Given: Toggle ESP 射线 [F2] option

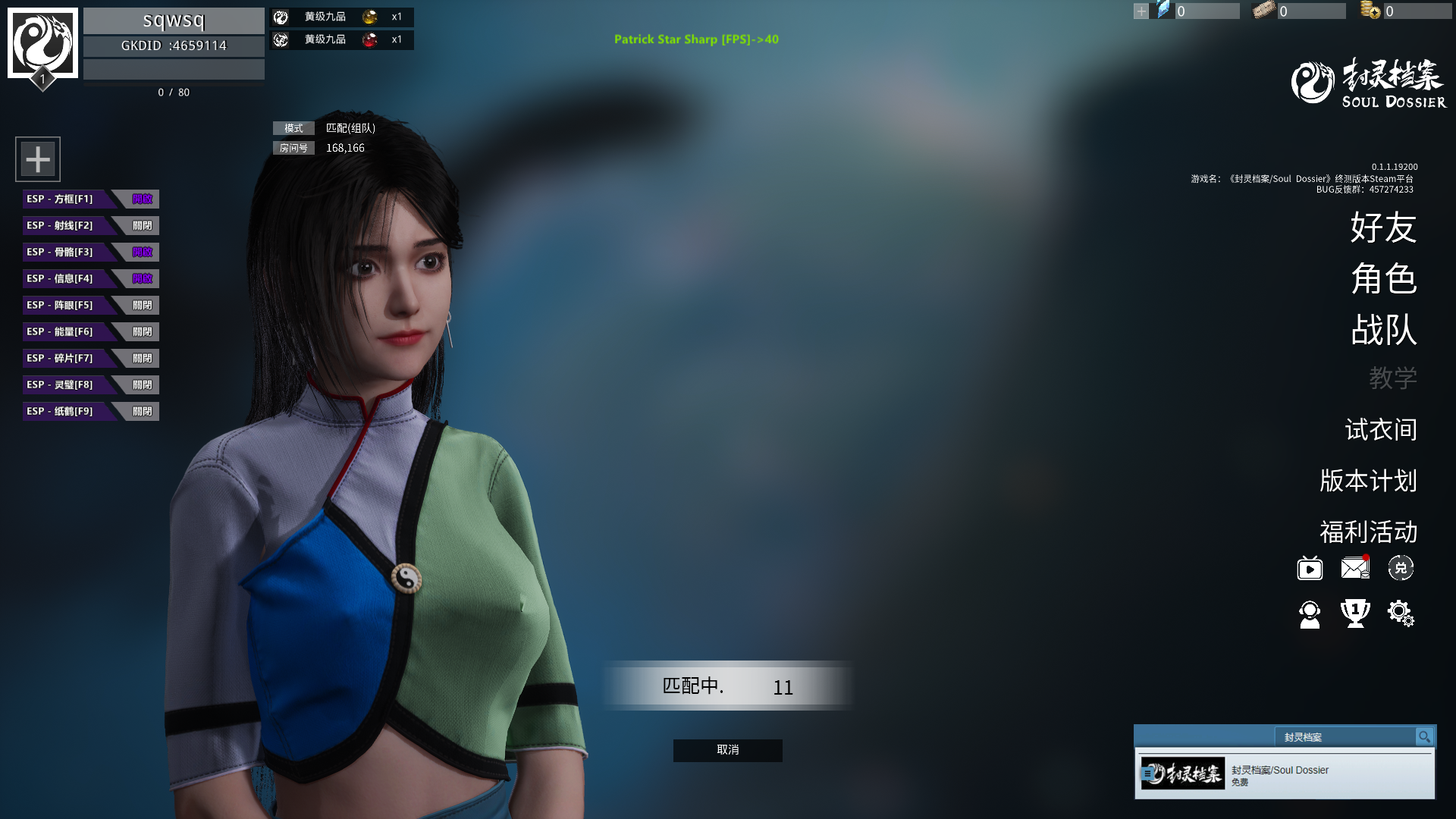Looking at the screenshot, I should pos(141,226).
